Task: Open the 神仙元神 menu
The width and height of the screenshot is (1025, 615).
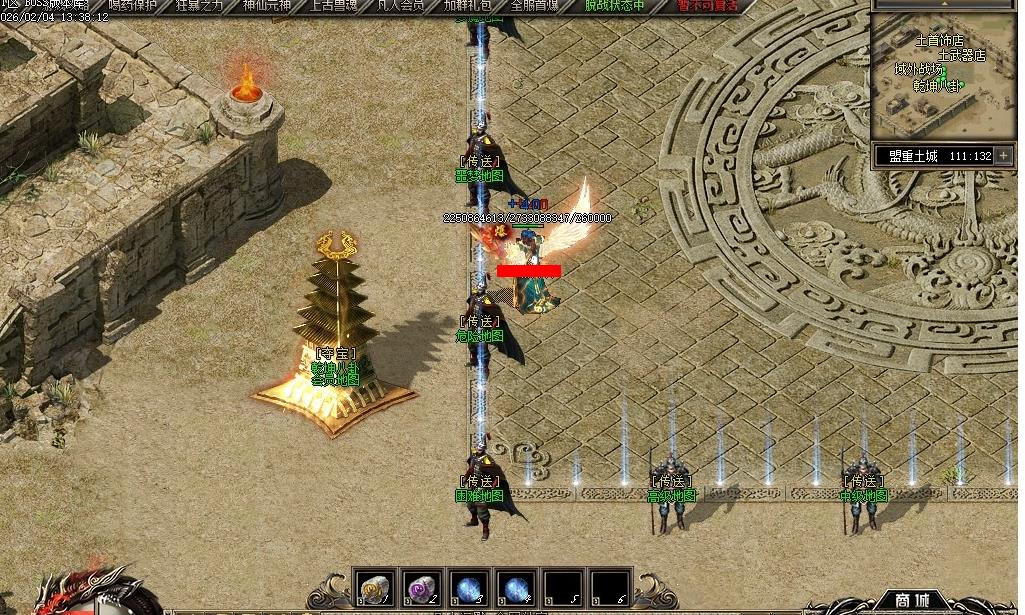Action: (x=269, y=5)
